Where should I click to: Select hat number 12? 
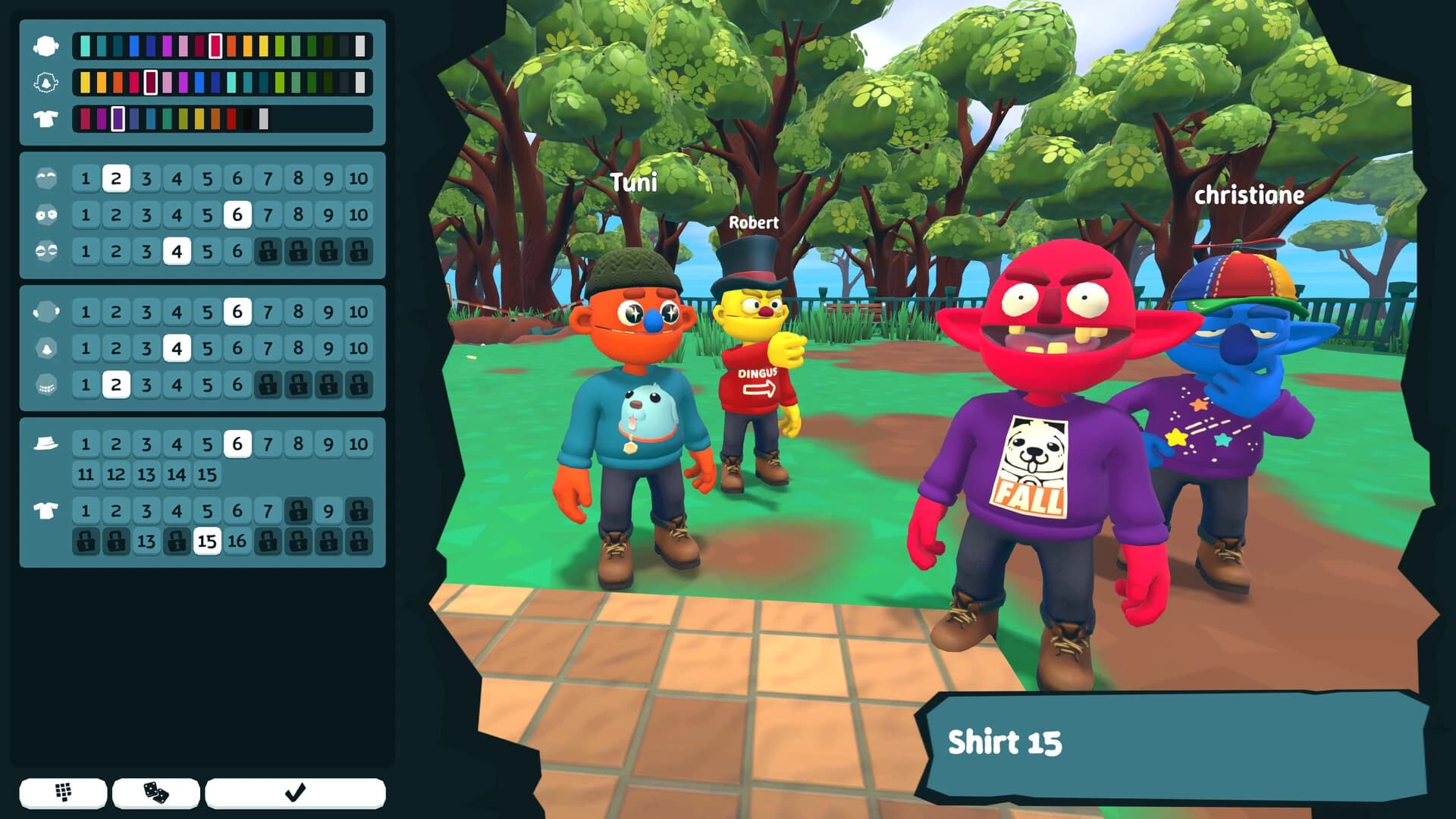click(x=115, y=474)
